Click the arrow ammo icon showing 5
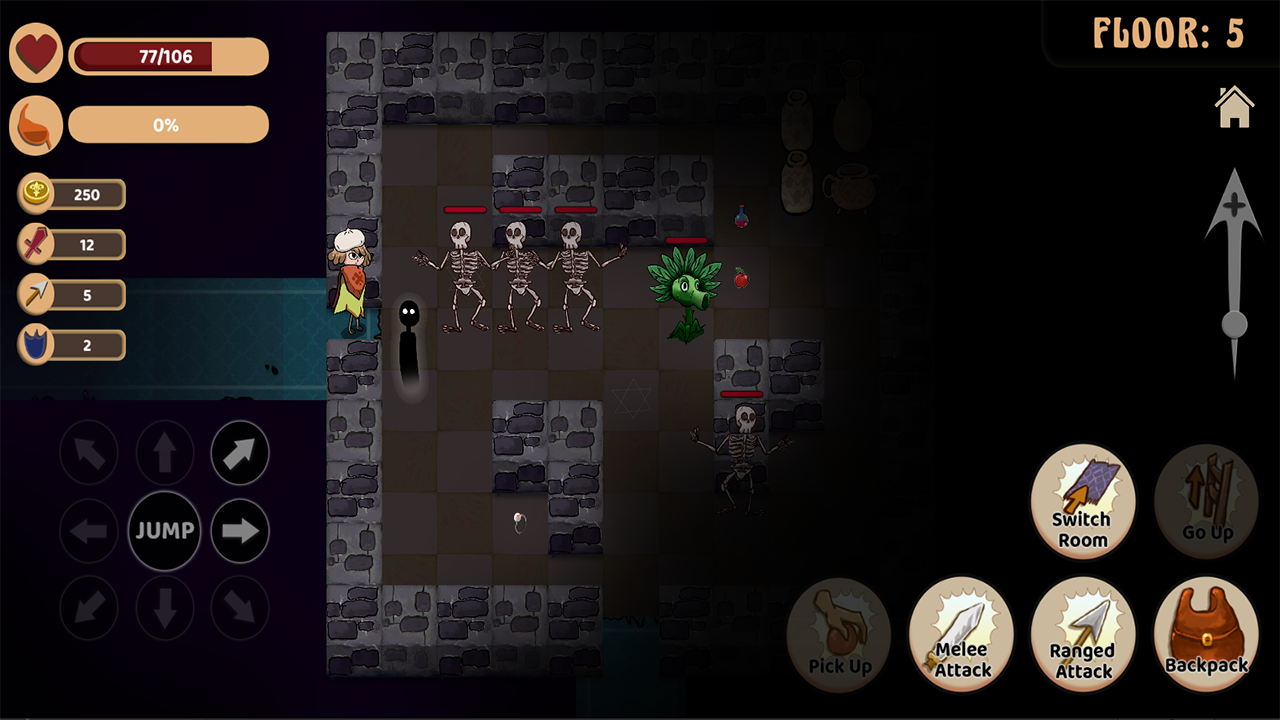The height and width of the screenshot is (720, 1280). (x=35, y=294)
